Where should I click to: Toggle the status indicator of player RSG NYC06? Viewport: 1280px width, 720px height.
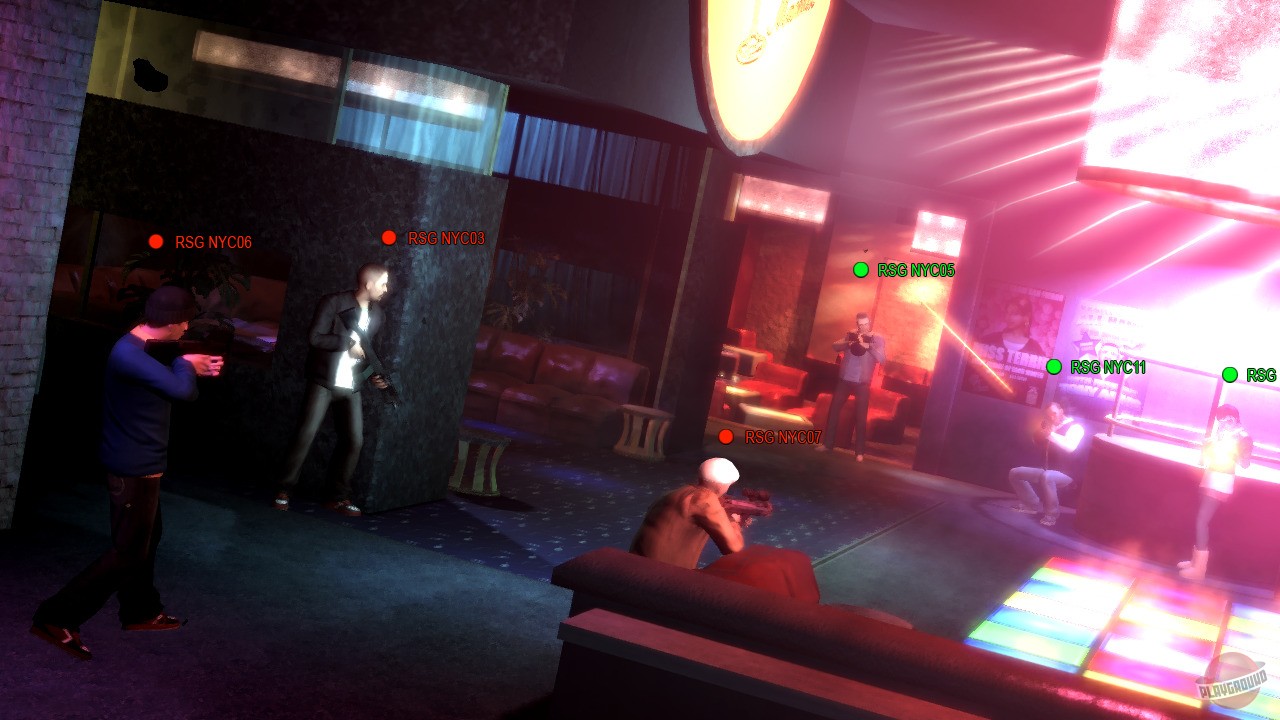point(157,241)
